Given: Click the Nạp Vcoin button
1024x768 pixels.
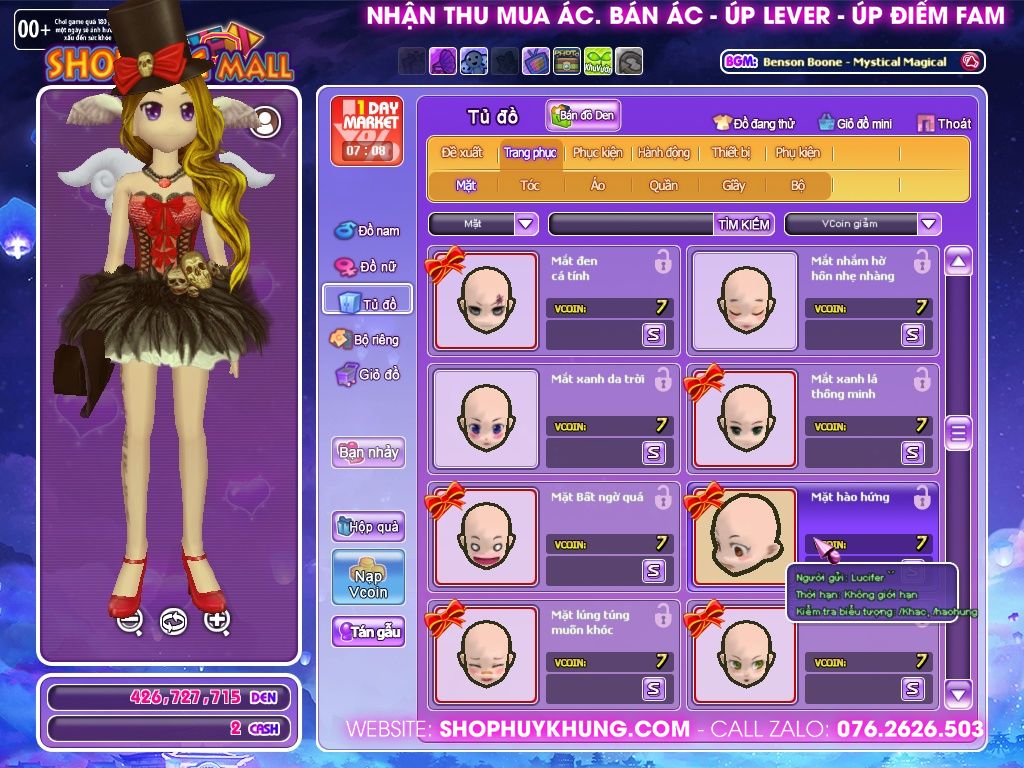Looking at the screenshot, I should [x=368, y=577].
